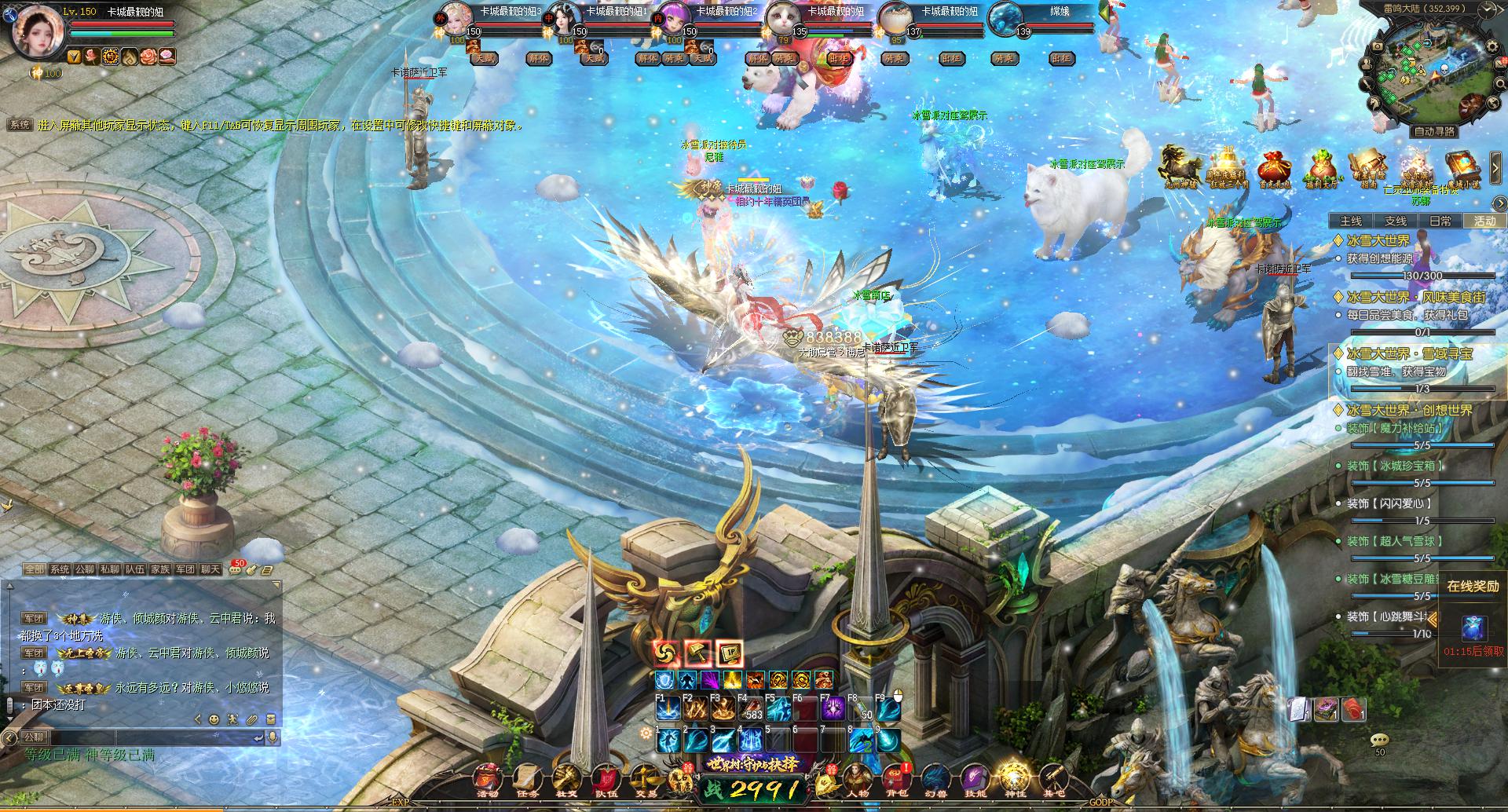1508x812 pixels.
Task: Select the 系统 chat channel tab
Action: [x=60, y=569]
